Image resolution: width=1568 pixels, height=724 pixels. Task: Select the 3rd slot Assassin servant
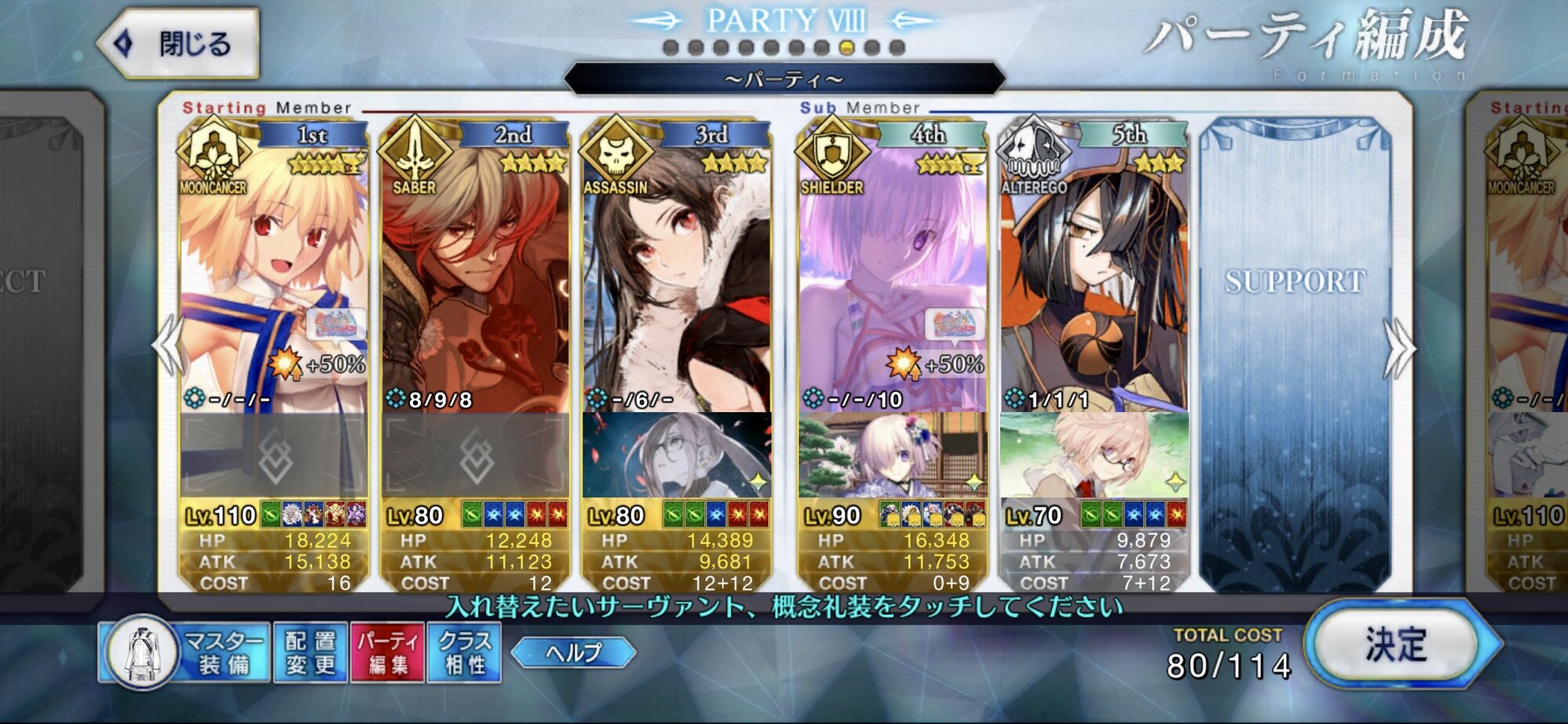point(677,274)
